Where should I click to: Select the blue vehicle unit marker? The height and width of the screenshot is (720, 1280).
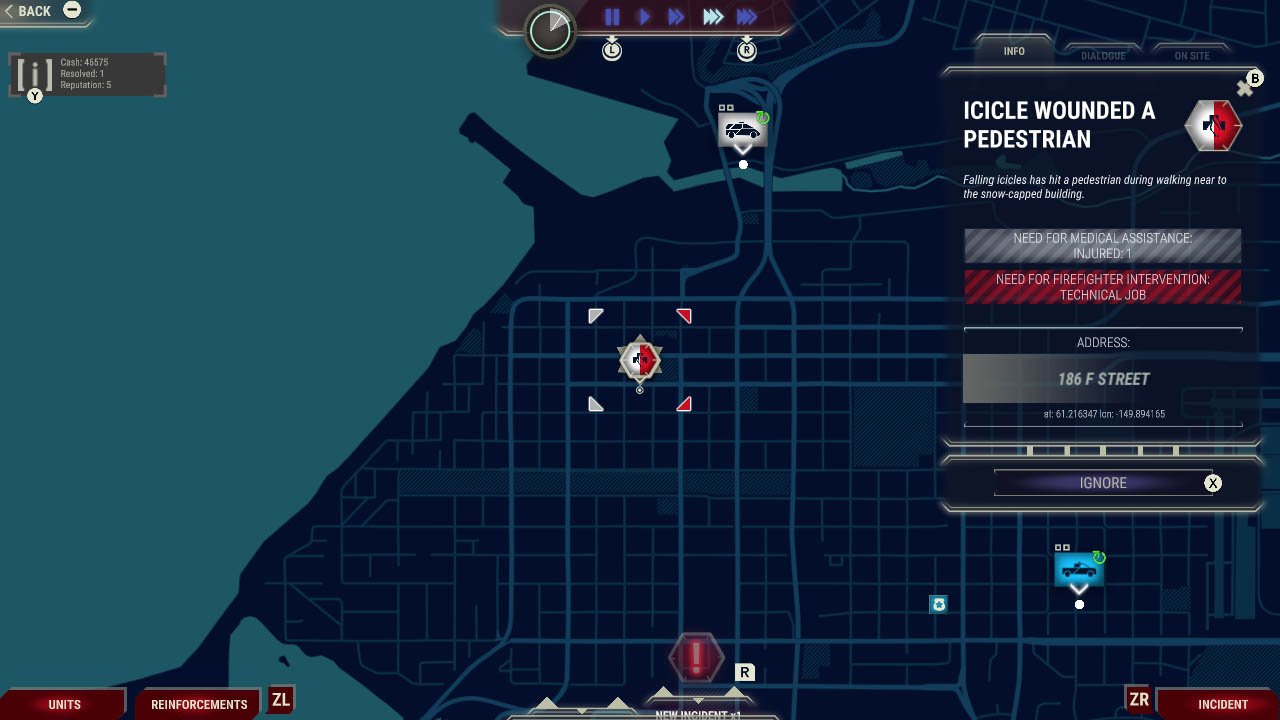pyautogui.click(x=1078, y=570)
